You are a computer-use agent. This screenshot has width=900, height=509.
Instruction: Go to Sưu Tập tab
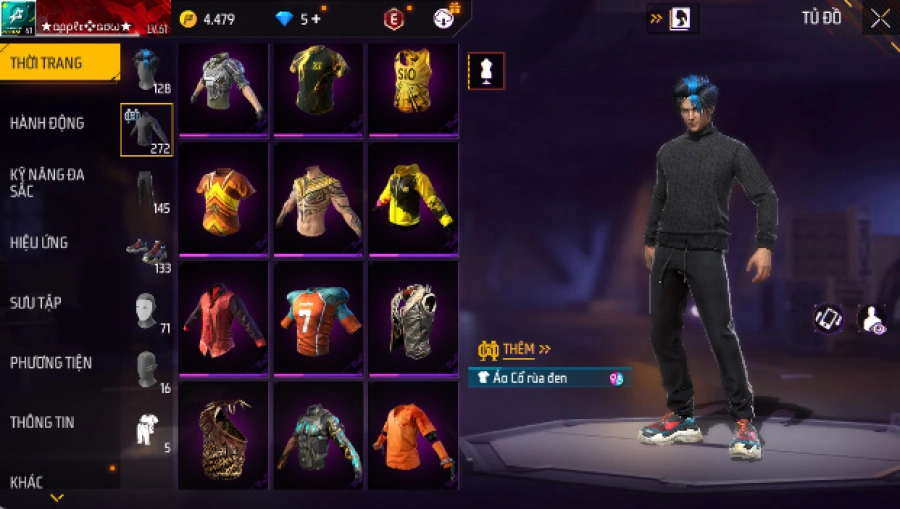click(36, 302)
